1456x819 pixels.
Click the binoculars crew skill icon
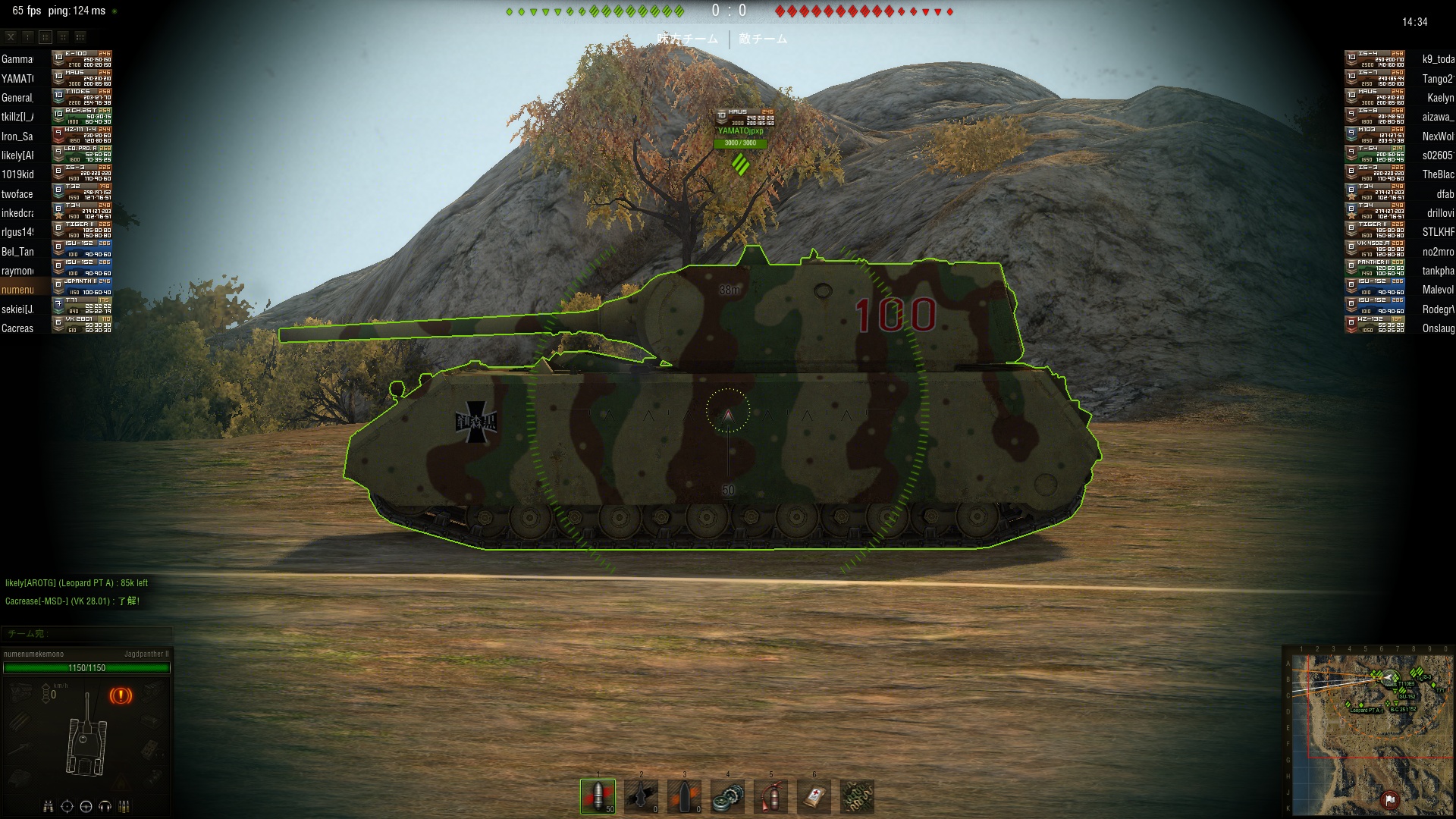pyautogui.click(x=48, y=806)
